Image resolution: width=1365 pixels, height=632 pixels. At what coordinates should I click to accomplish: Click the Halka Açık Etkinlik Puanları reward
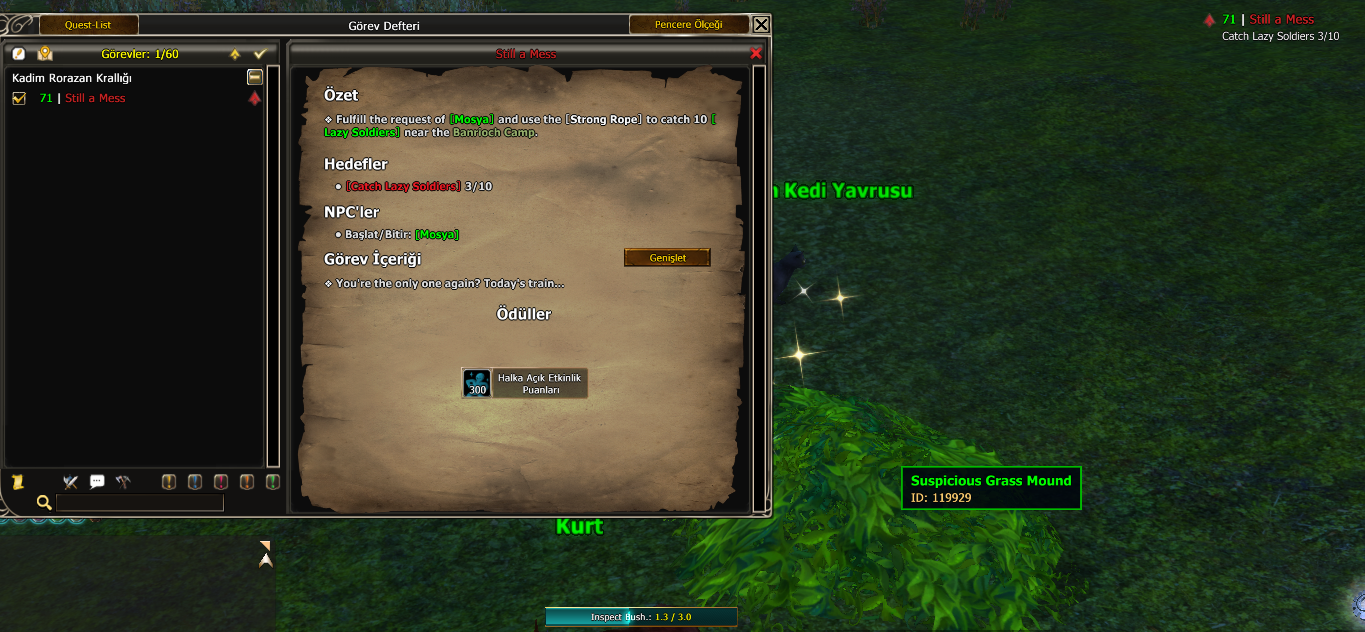click(x=525, y=383)
